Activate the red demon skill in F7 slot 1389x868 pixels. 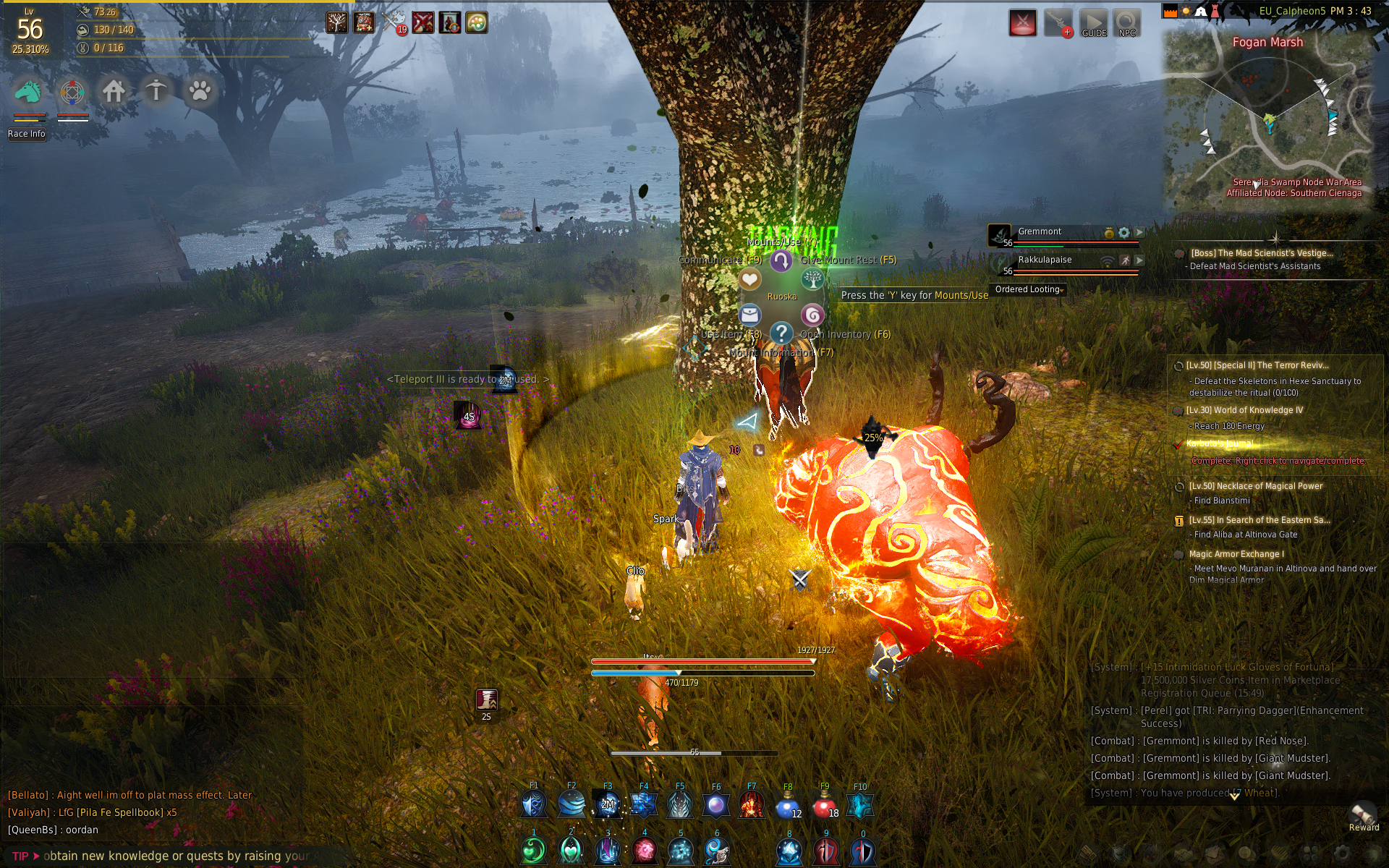coord(752,805)
